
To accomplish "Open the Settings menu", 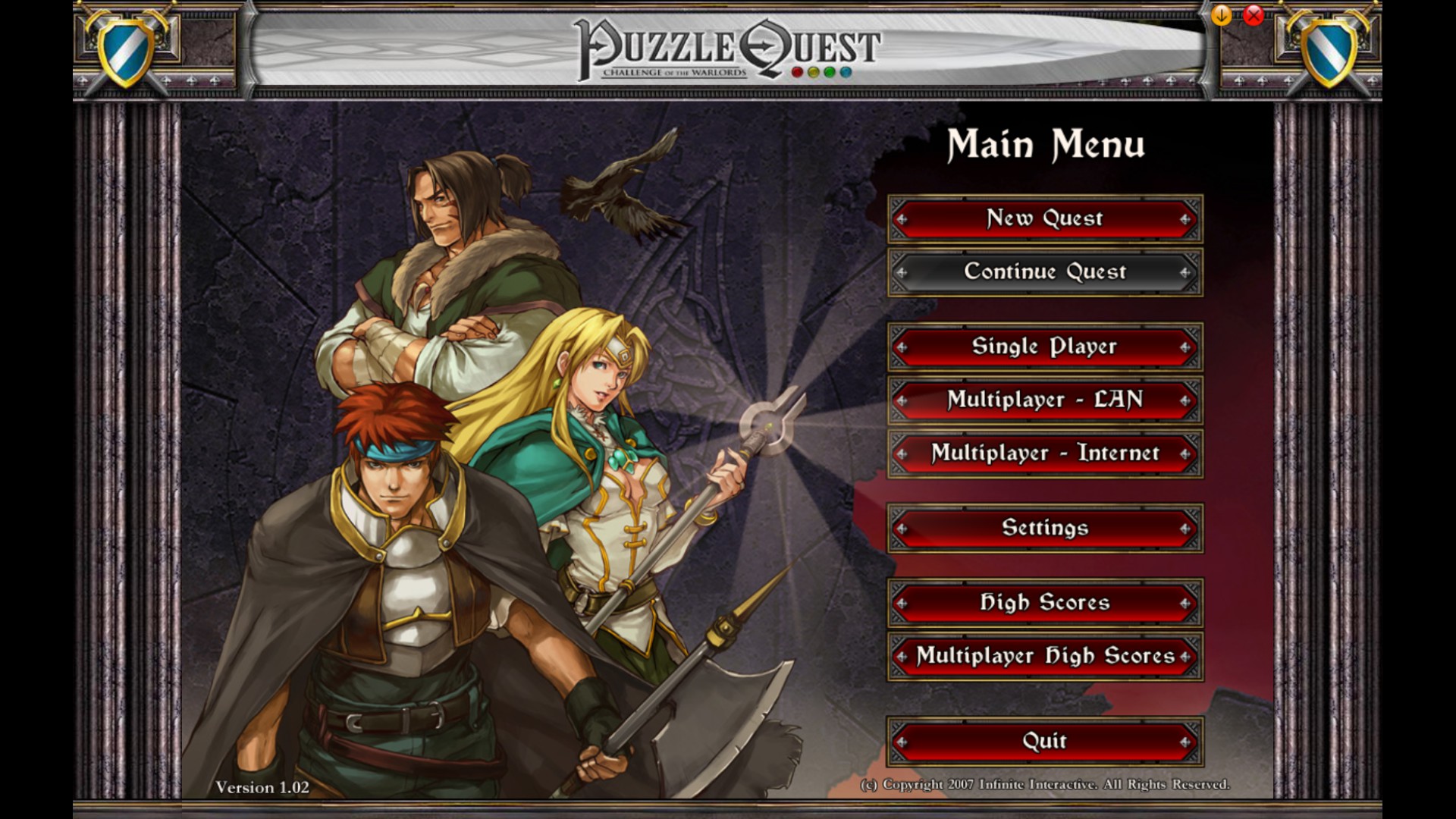I will pos(1044,528).
